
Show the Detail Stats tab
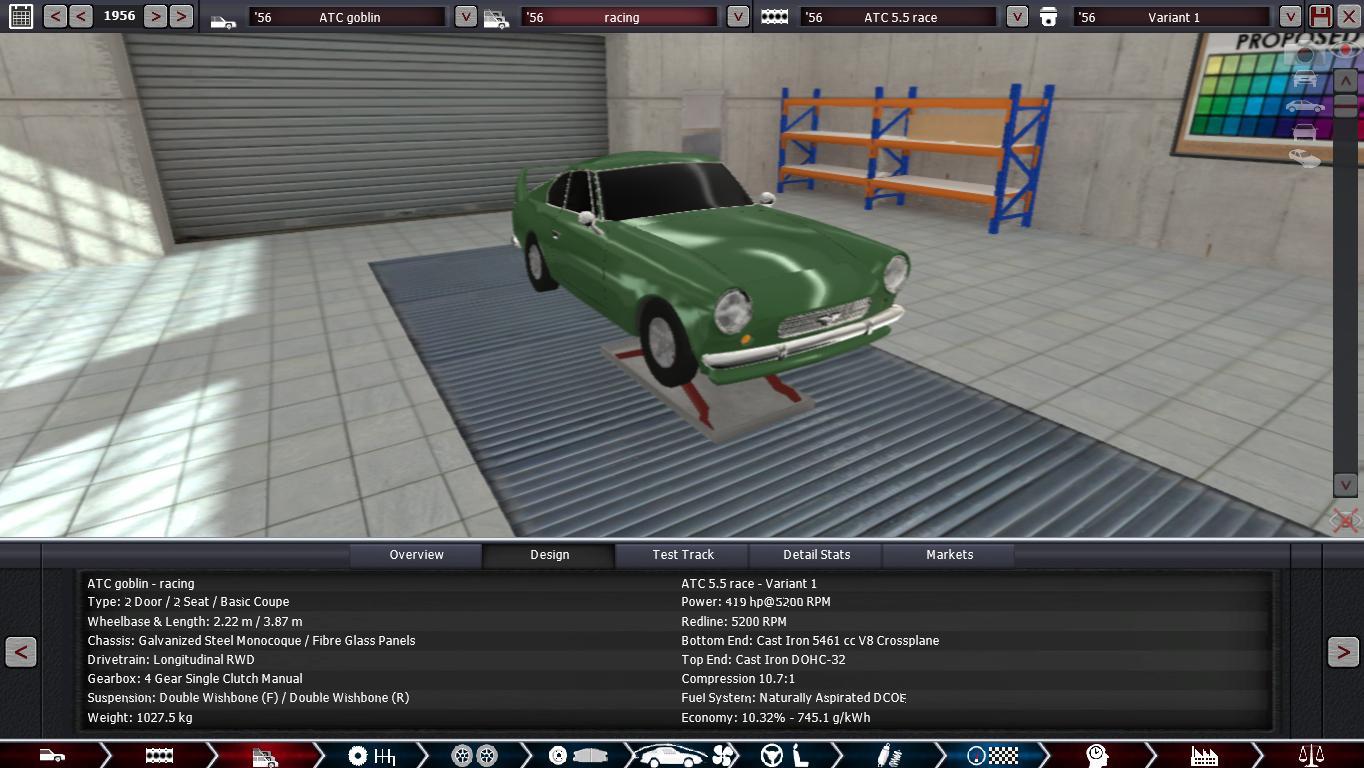coord(816,555)
